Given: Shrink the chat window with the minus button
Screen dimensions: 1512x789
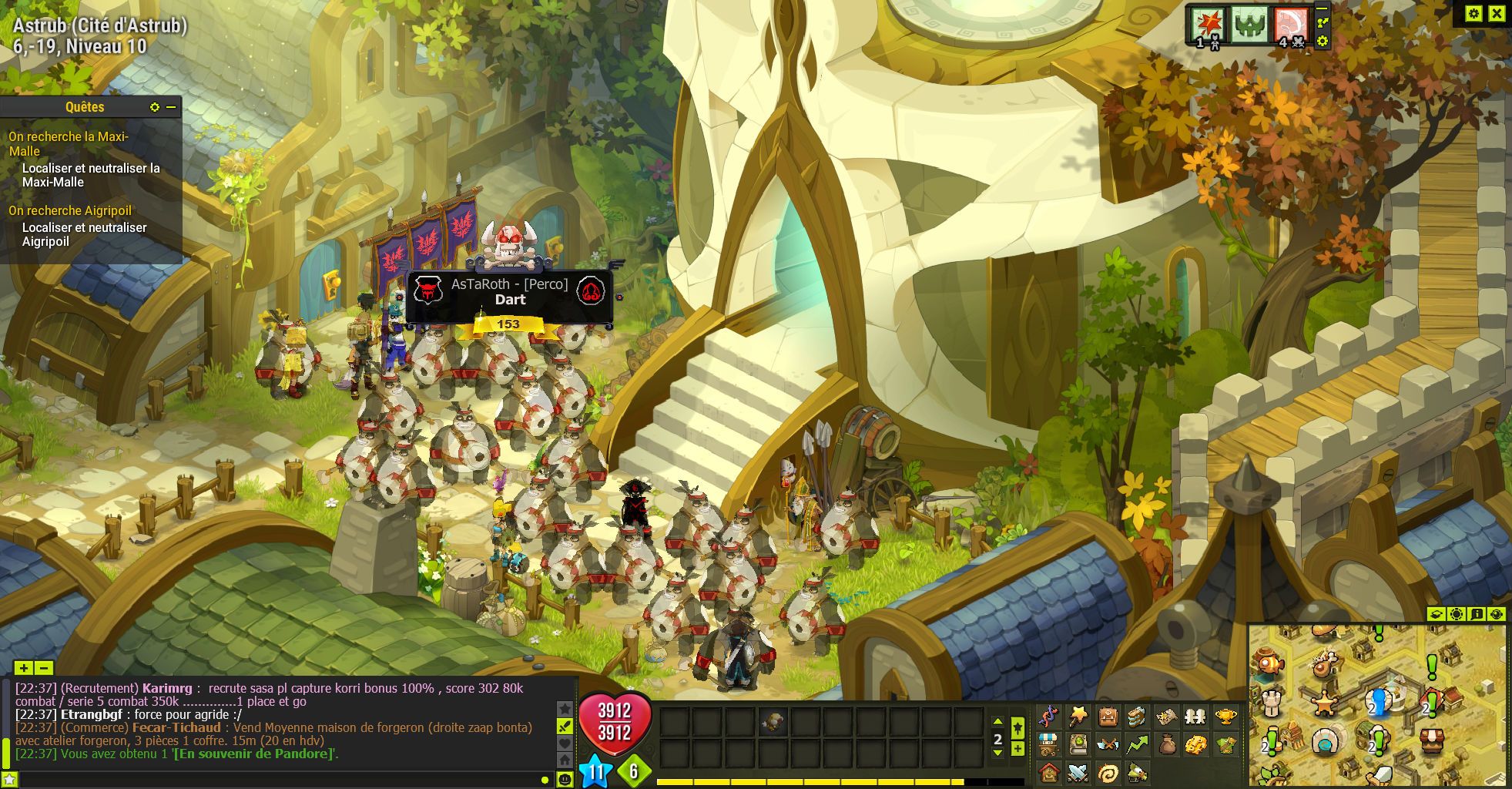Looking at the screenshot, I should point(44,668).
